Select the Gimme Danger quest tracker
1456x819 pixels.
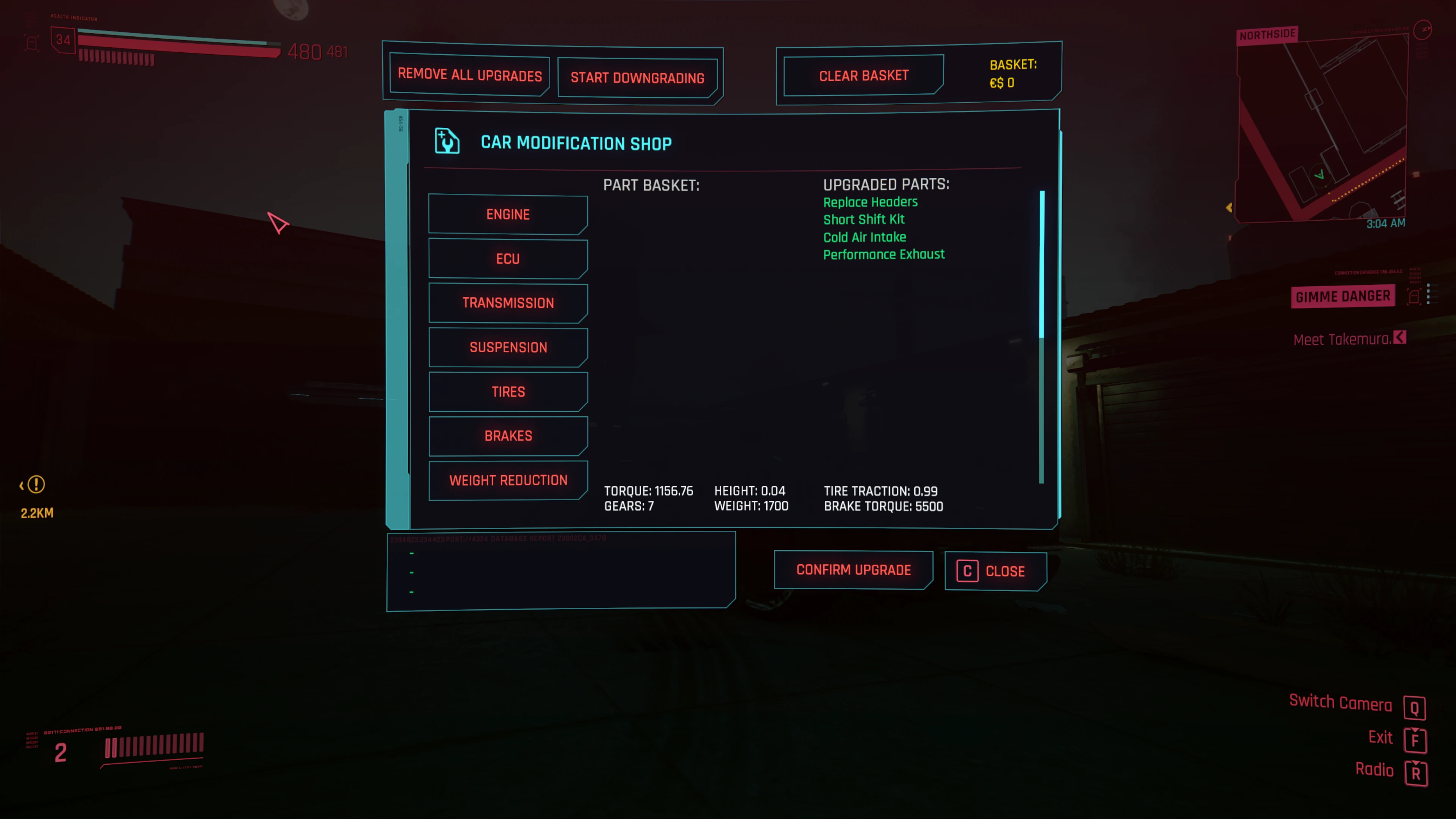(x=1342, y=296)
